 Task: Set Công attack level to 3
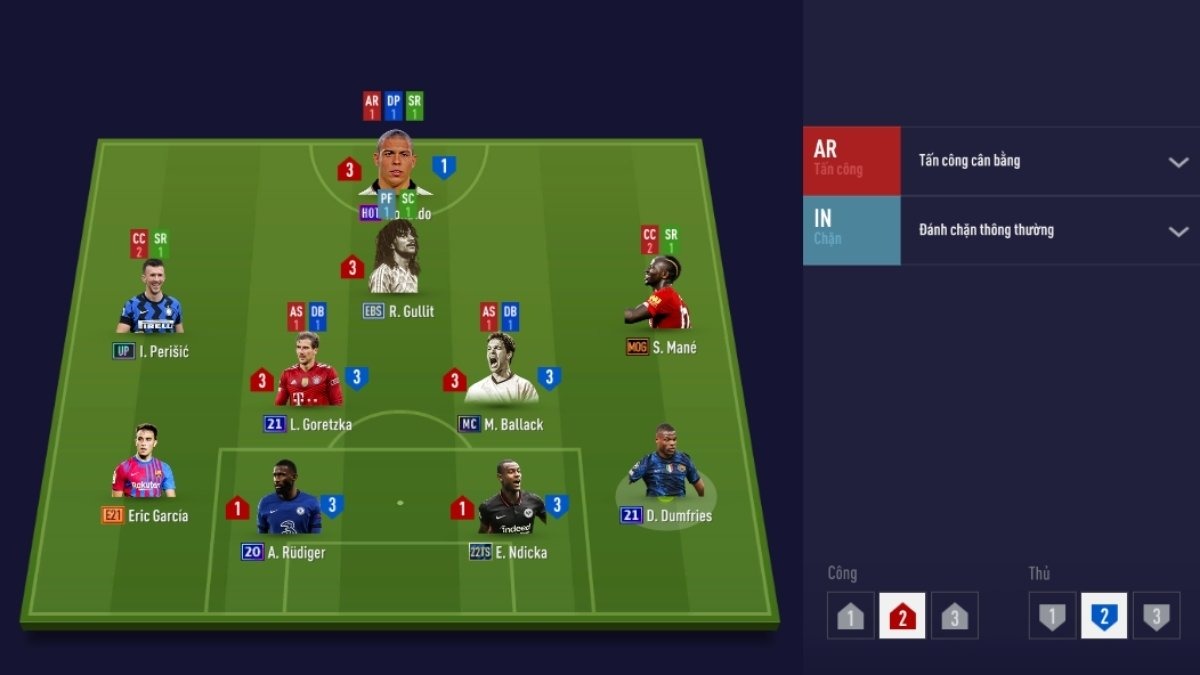point(954,616)
